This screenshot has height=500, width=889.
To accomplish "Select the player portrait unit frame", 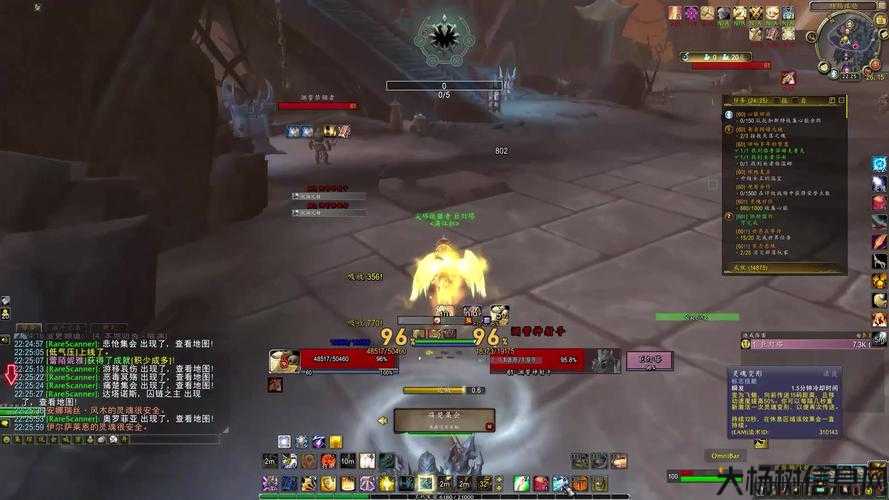I will point(284,360).
